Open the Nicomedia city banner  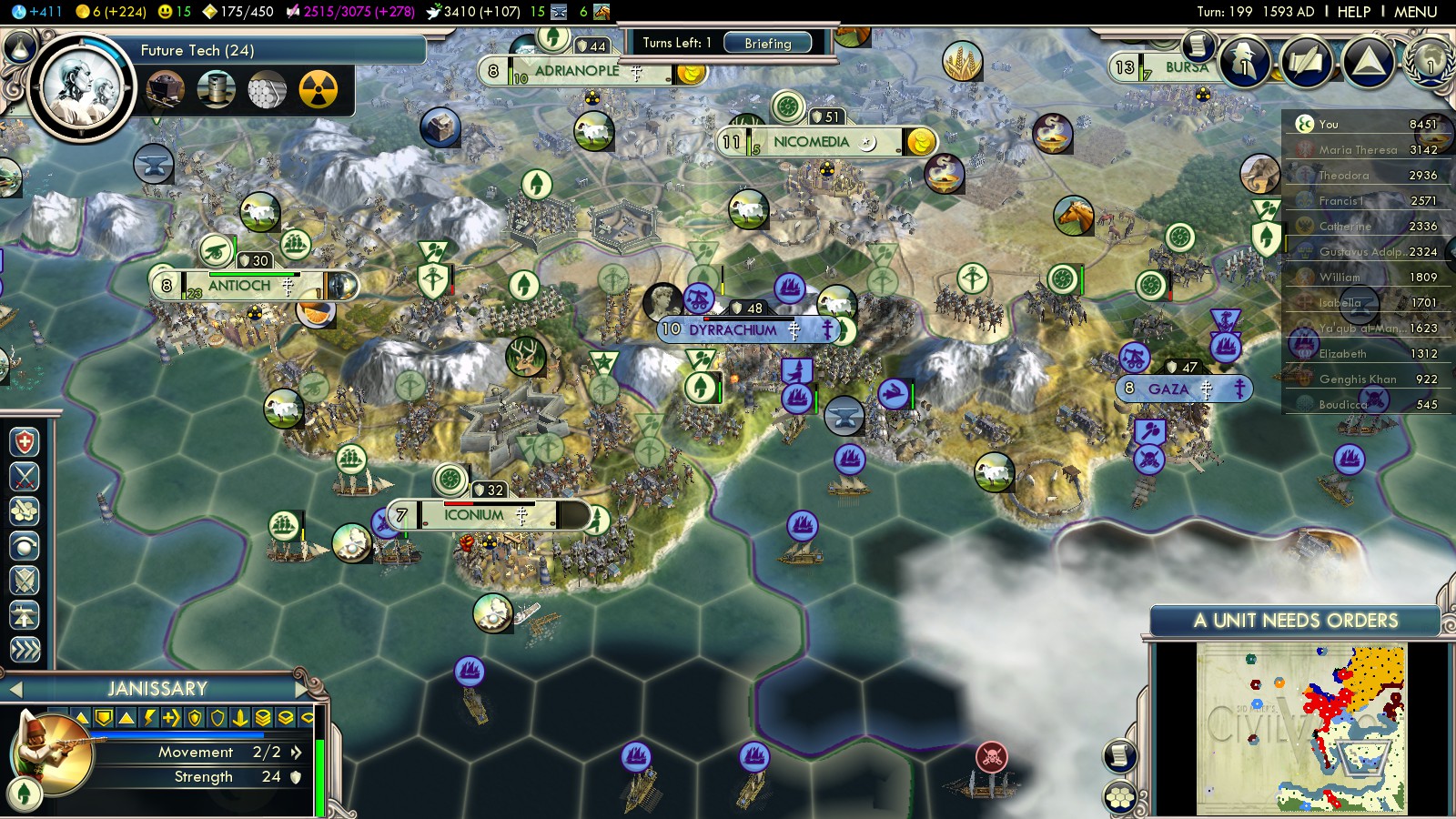click(x=810, y=142)
